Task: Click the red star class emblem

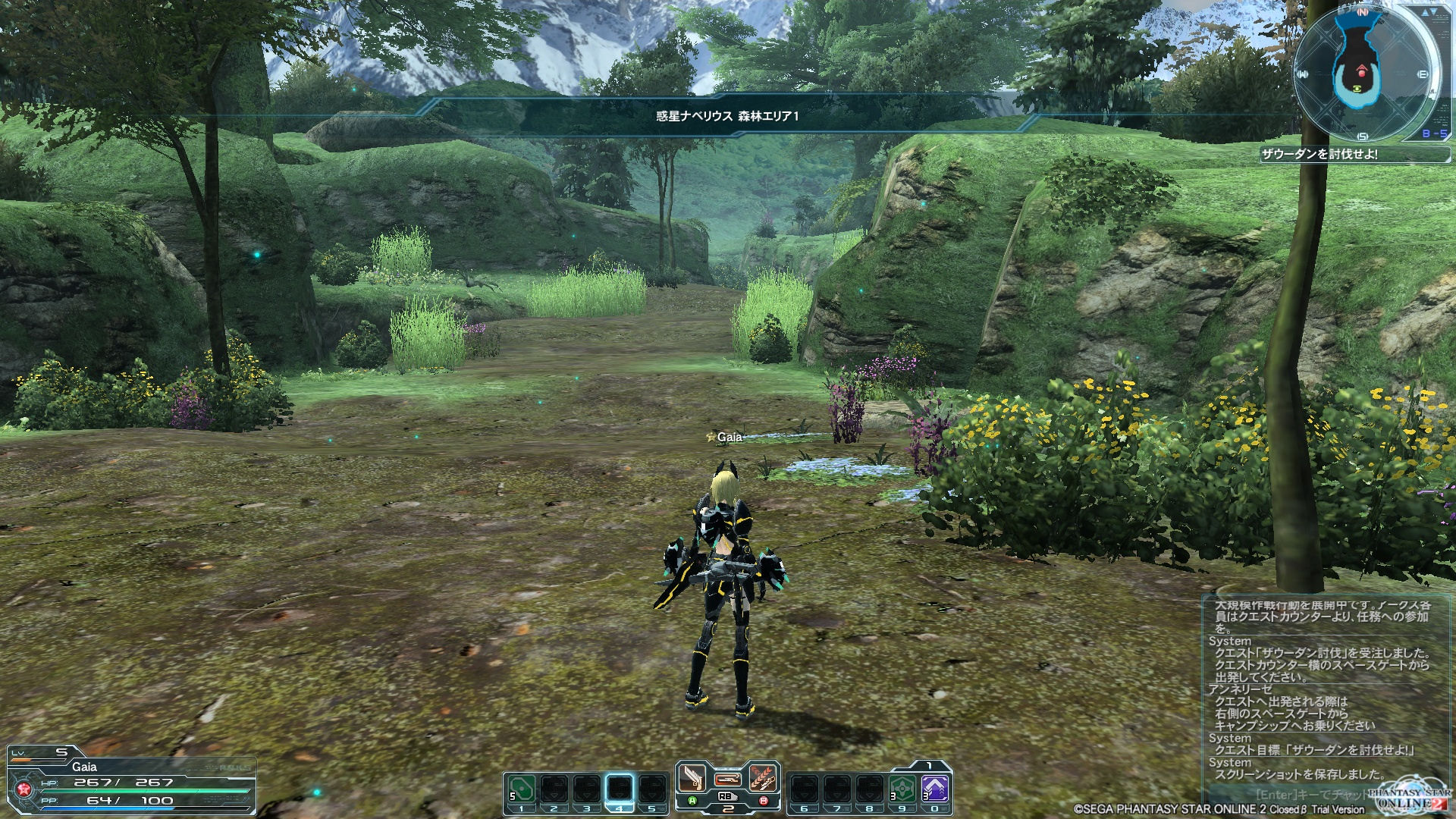Action: [24, 790]
